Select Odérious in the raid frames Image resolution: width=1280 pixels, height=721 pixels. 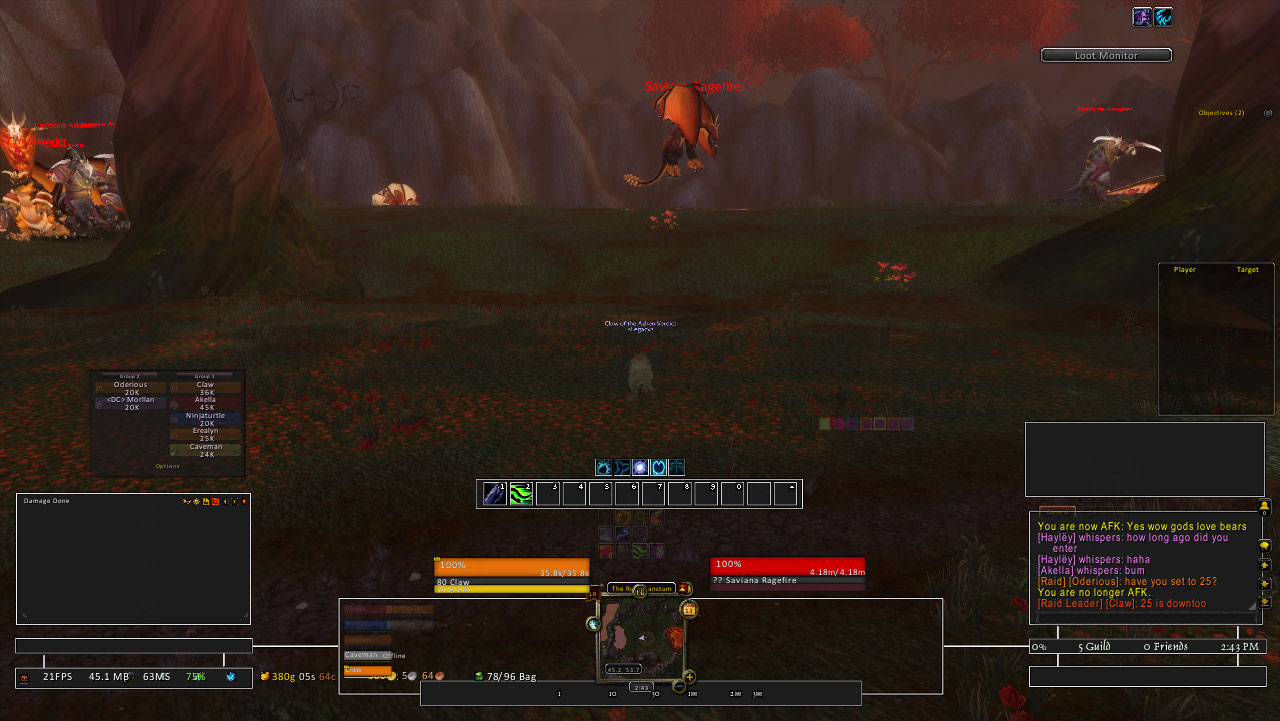(x=131, y=388)
